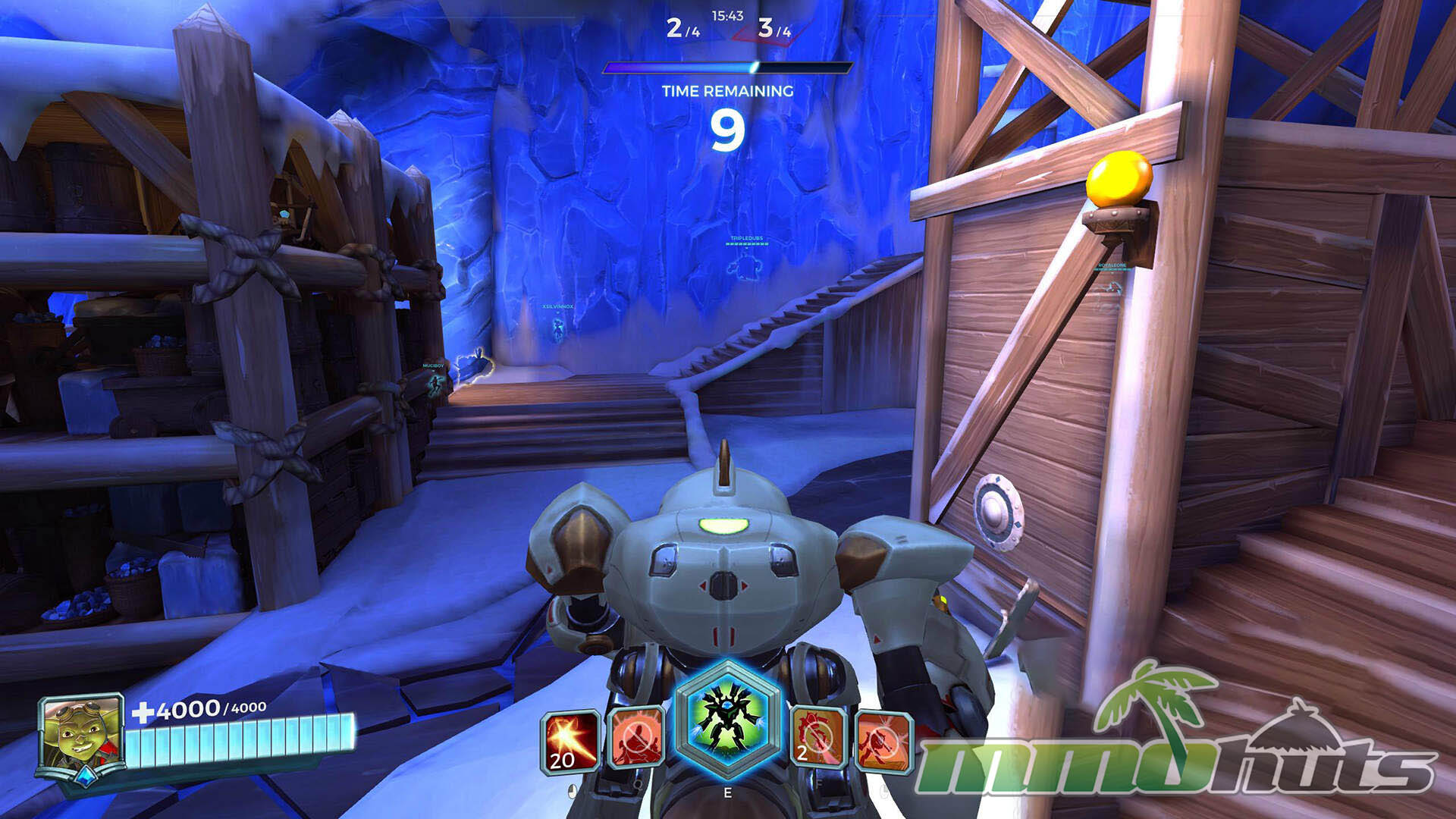The height and width of the screenshot is (819, 1456).
Task: Open the MMOHuts watermark logo
Action: pyautogui.click(x=1175, y=735)
